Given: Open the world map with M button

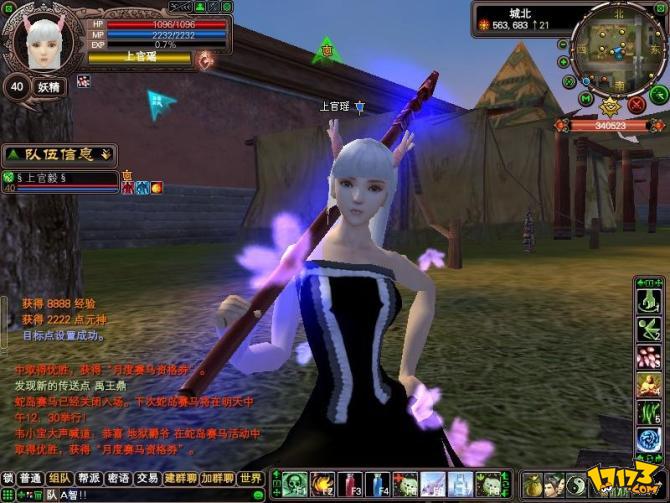Looking at the screenshot, I should click(586, 99).
